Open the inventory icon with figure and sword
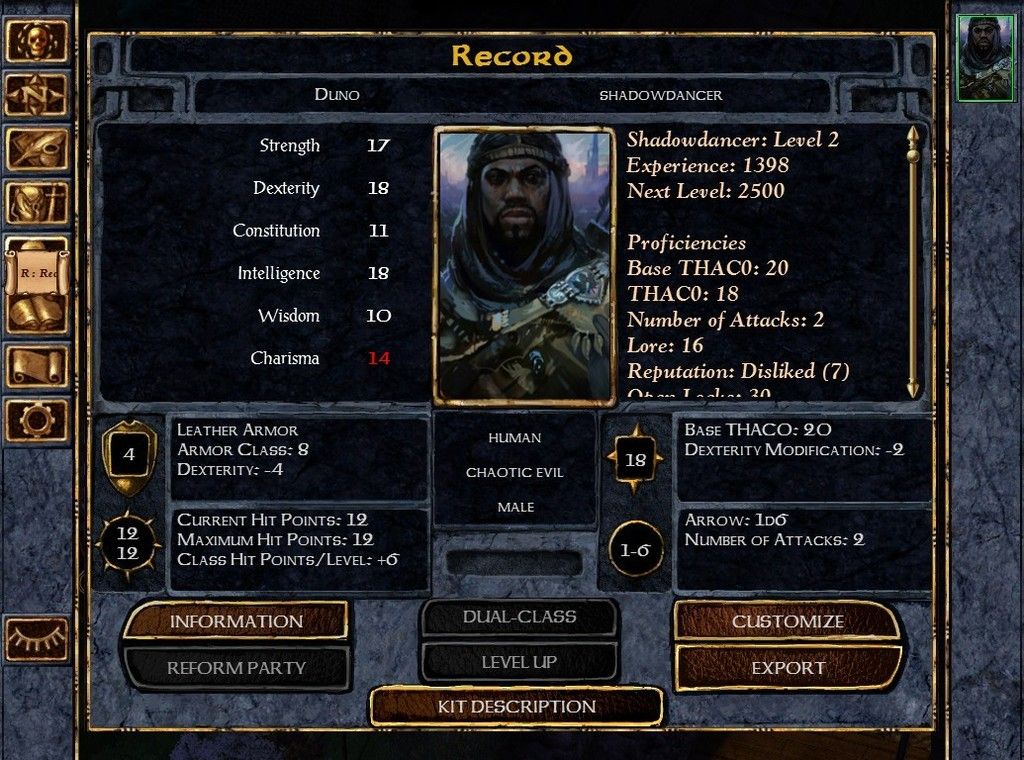This screenshot has width=1024, height=760. pos(37,203)
